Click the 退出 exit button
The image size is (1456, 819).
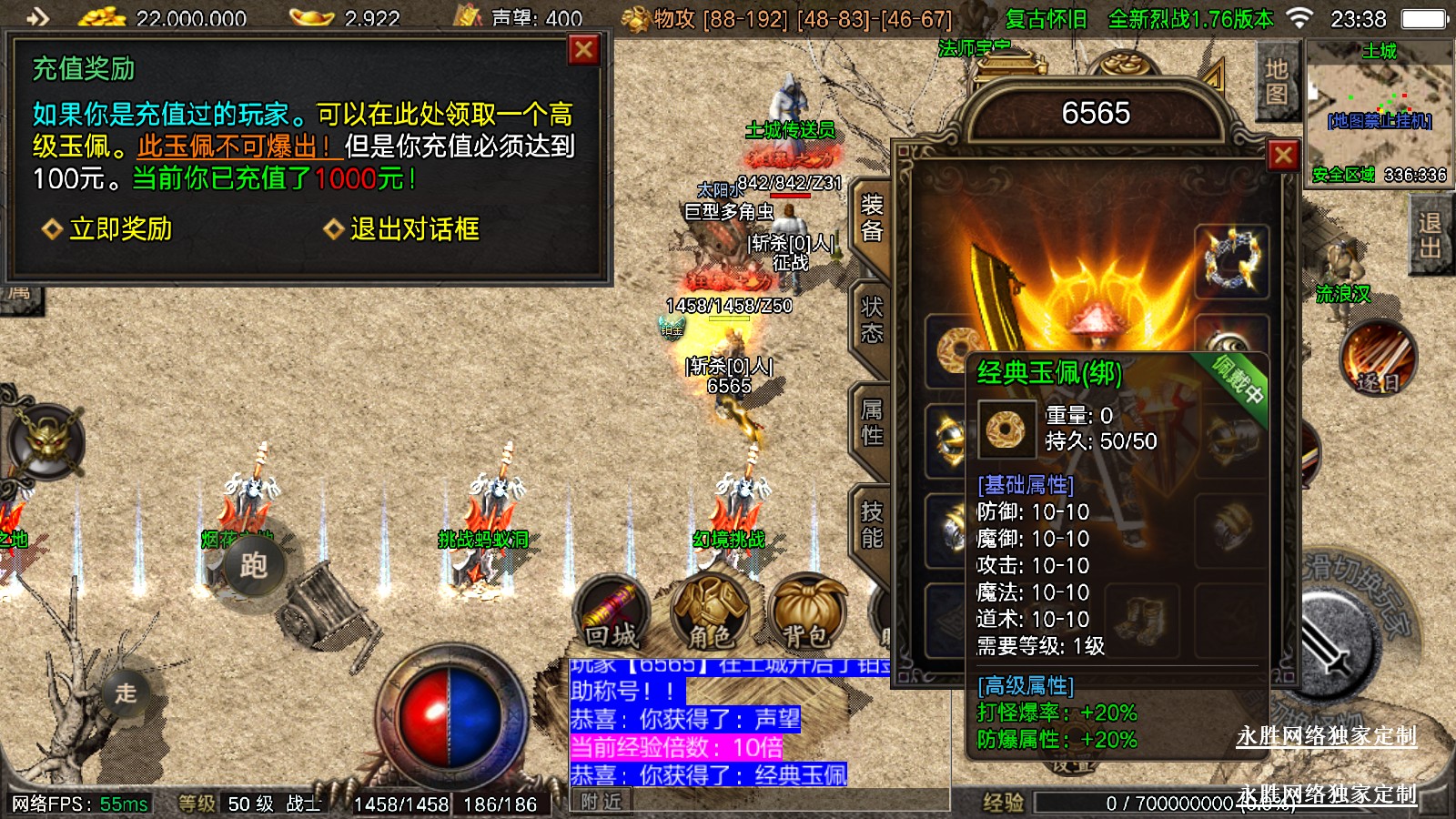point(1429,236)
